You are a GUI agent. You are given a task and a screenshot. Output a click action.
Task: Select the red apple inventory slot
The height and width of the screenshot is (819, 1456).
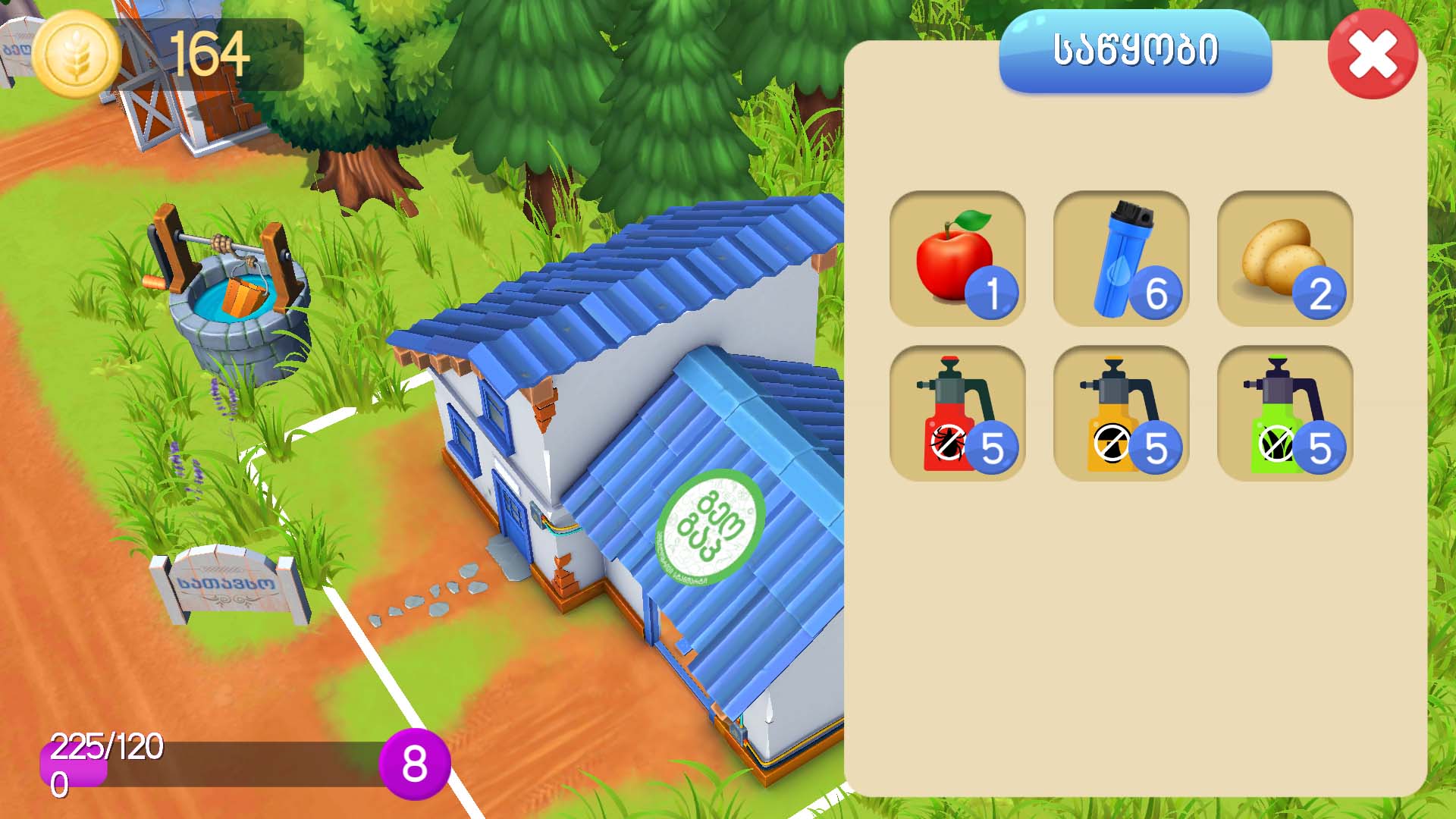click(957, 259)
